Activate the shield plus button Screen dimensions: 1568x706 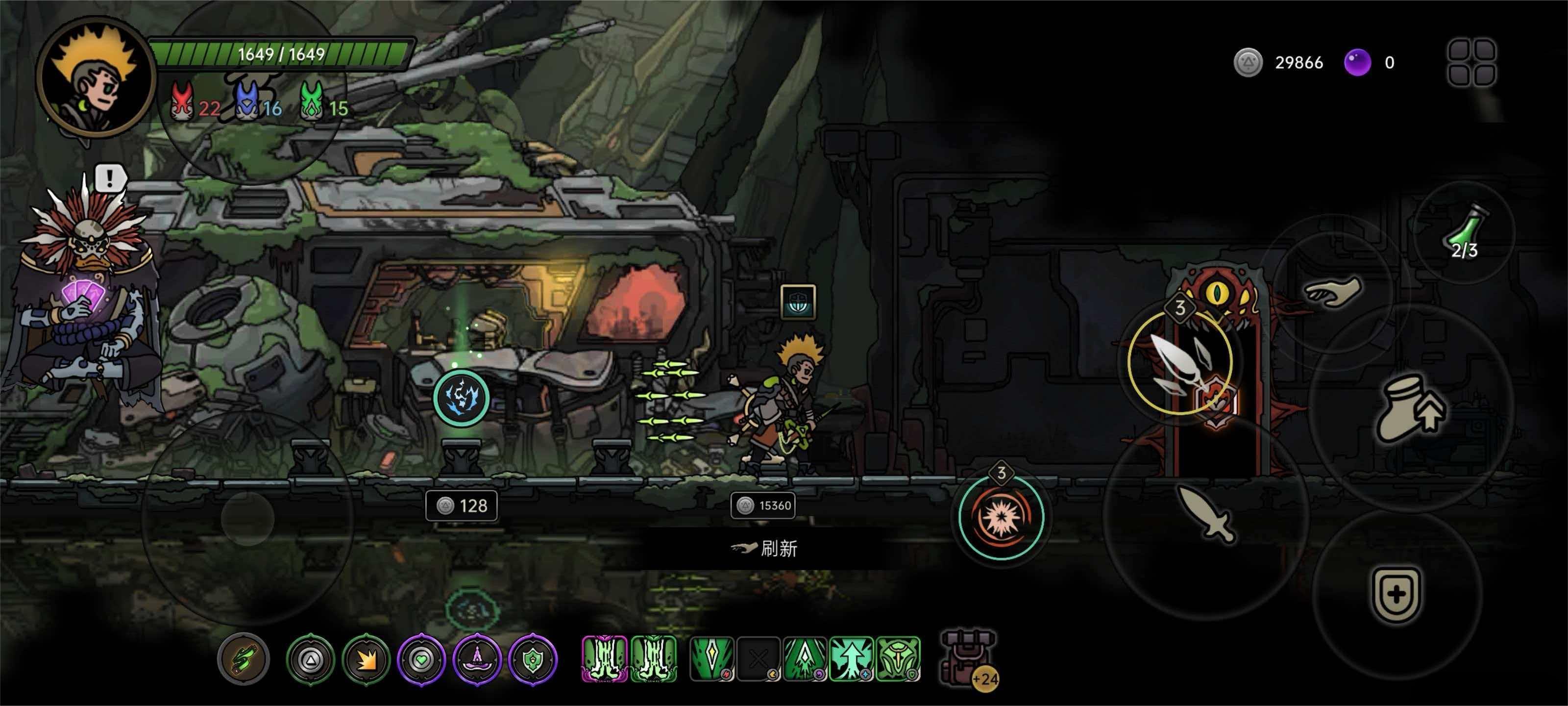(1396, 594)
